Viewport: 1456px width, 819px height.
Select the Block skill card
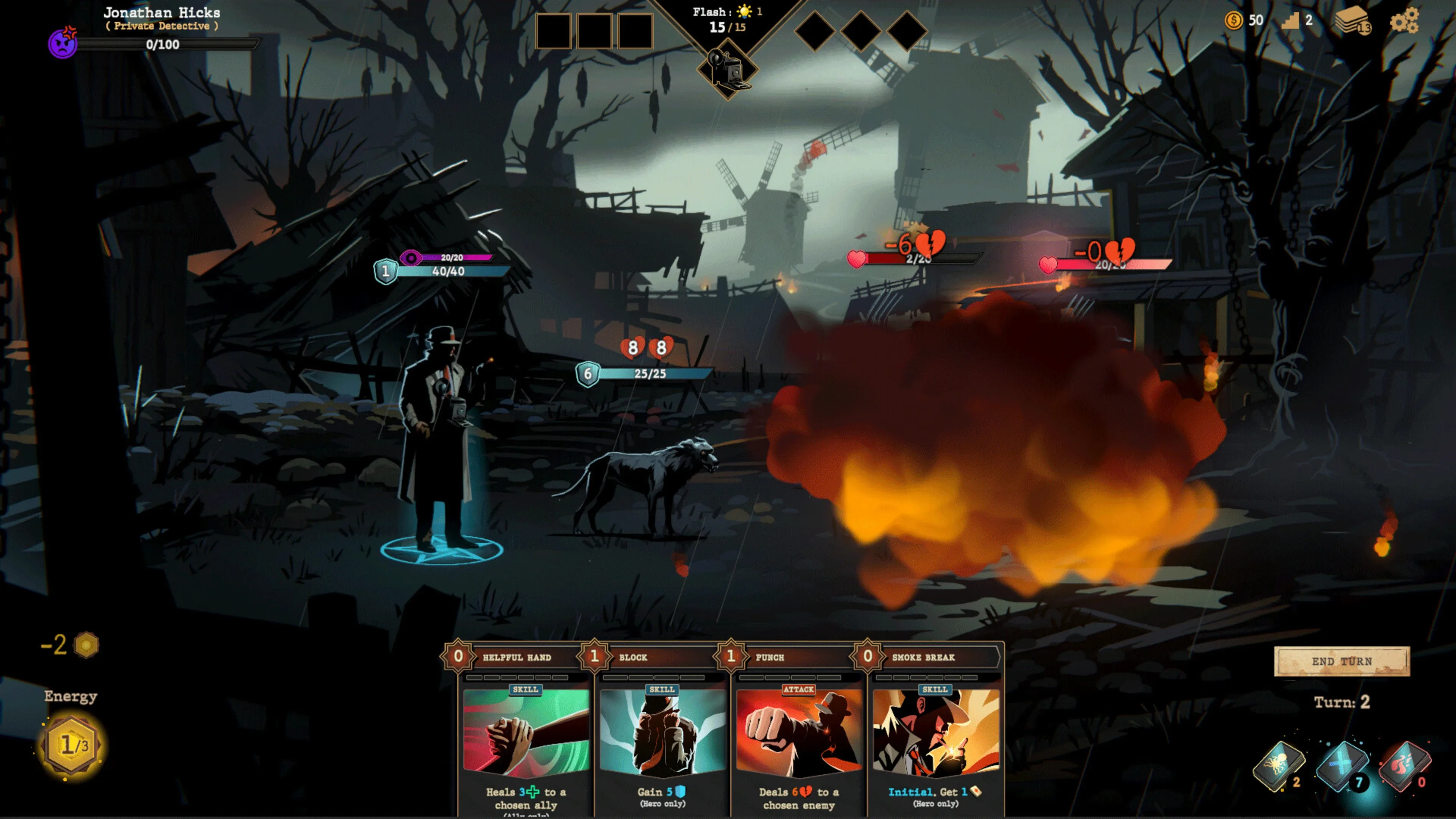click(x=662, y=735)
